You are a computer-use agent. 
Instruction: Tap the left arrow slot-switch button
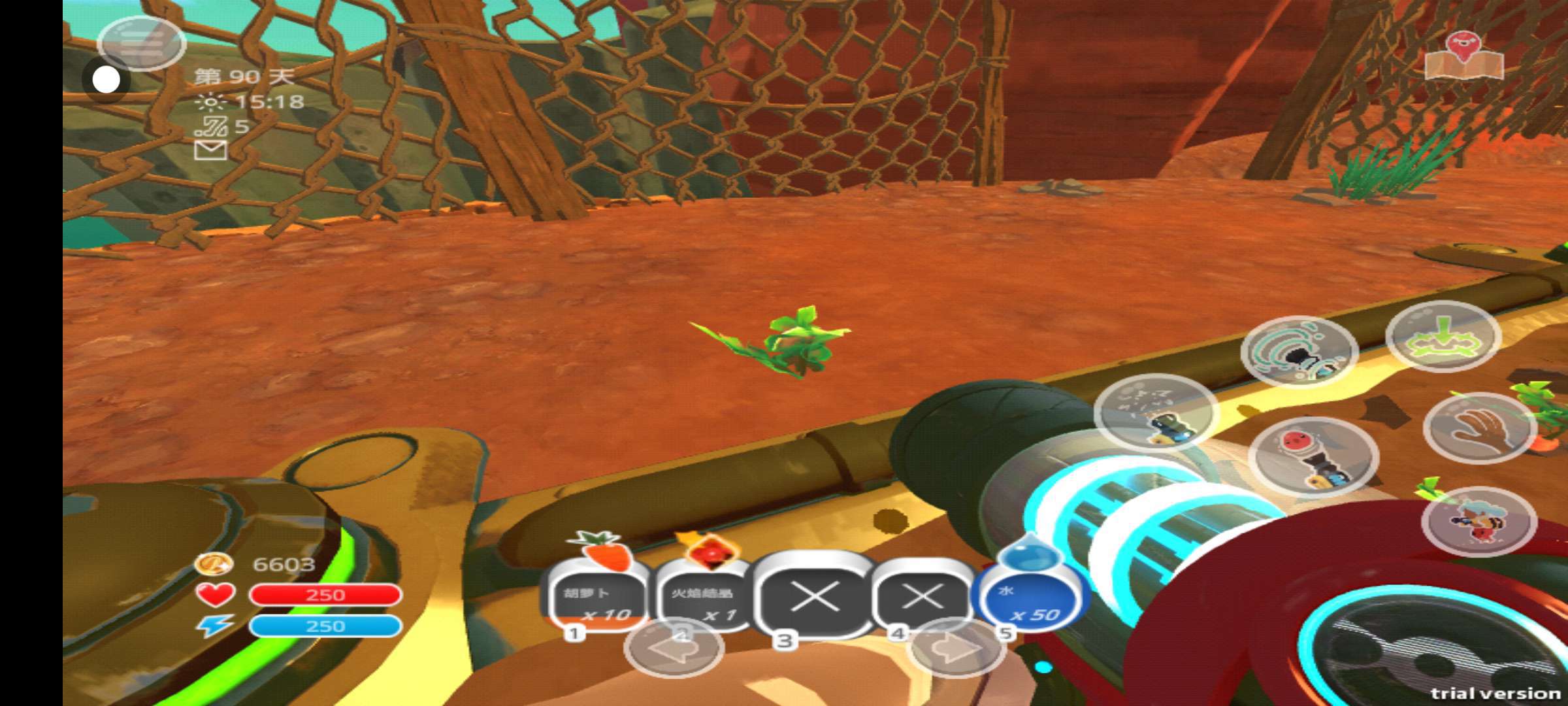(674, 648)
